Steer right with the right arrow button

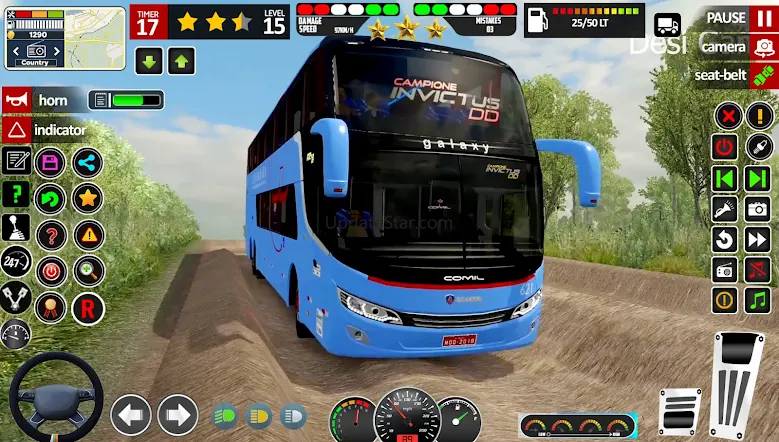(x=178, y=414)
